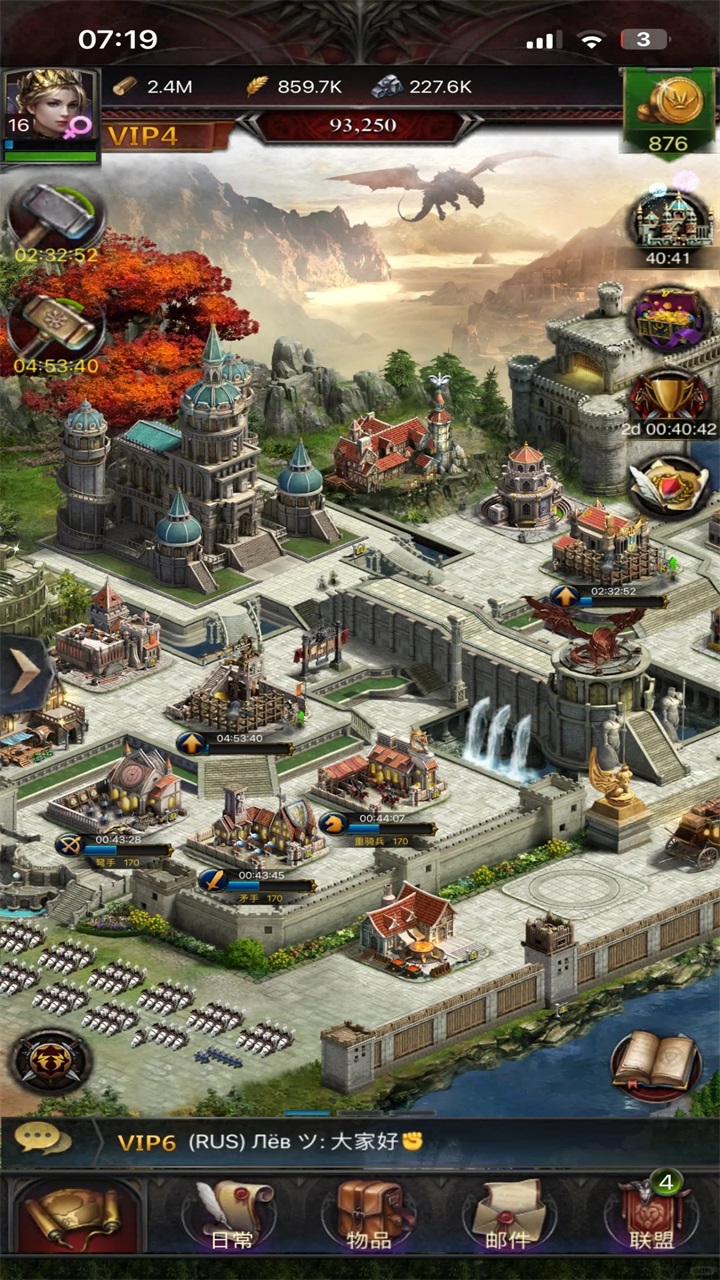Open the 联盟 alliance menu

click(650, 1215)
